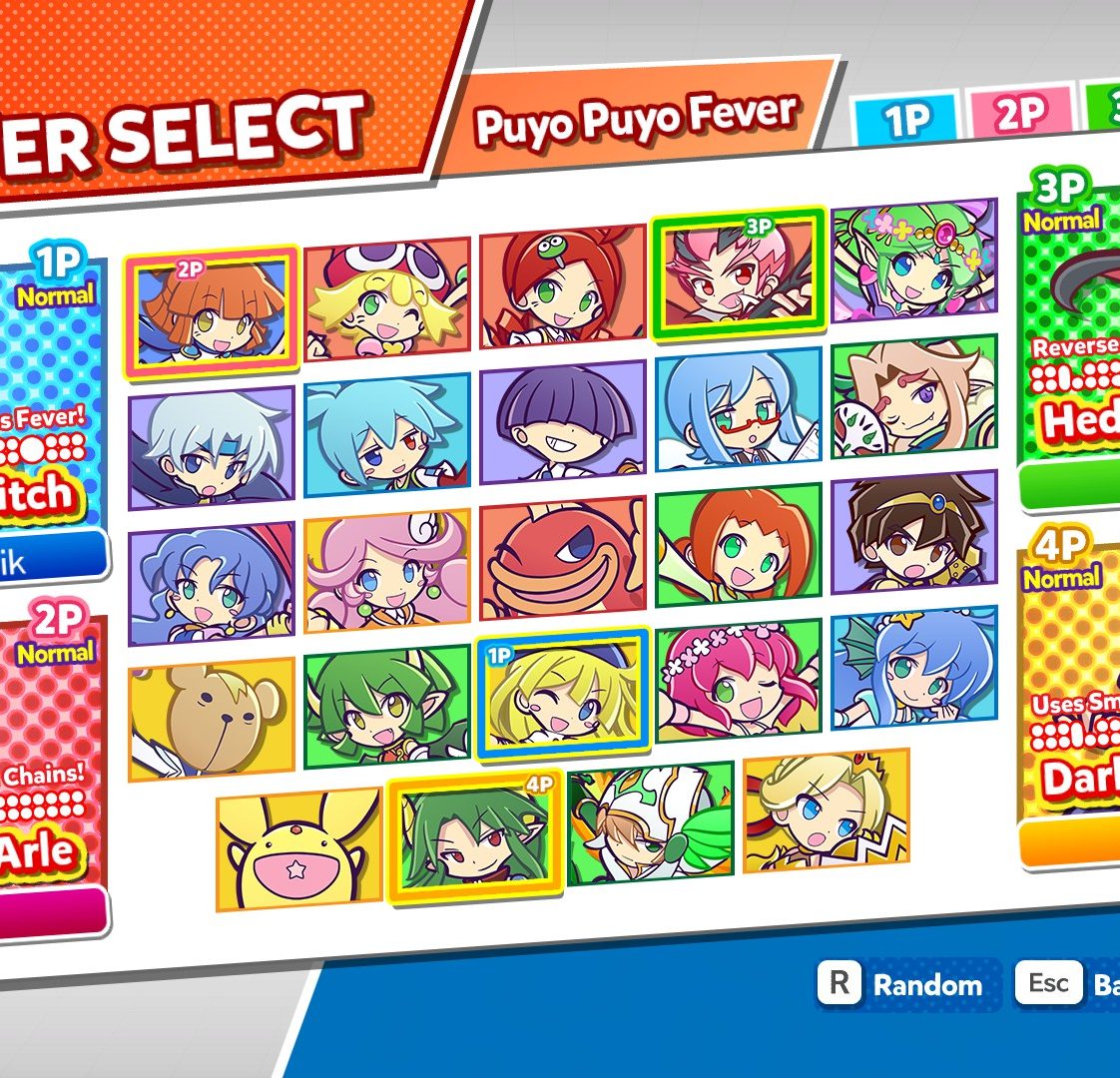Select the blonde witch marked 1P

[563, 693]
